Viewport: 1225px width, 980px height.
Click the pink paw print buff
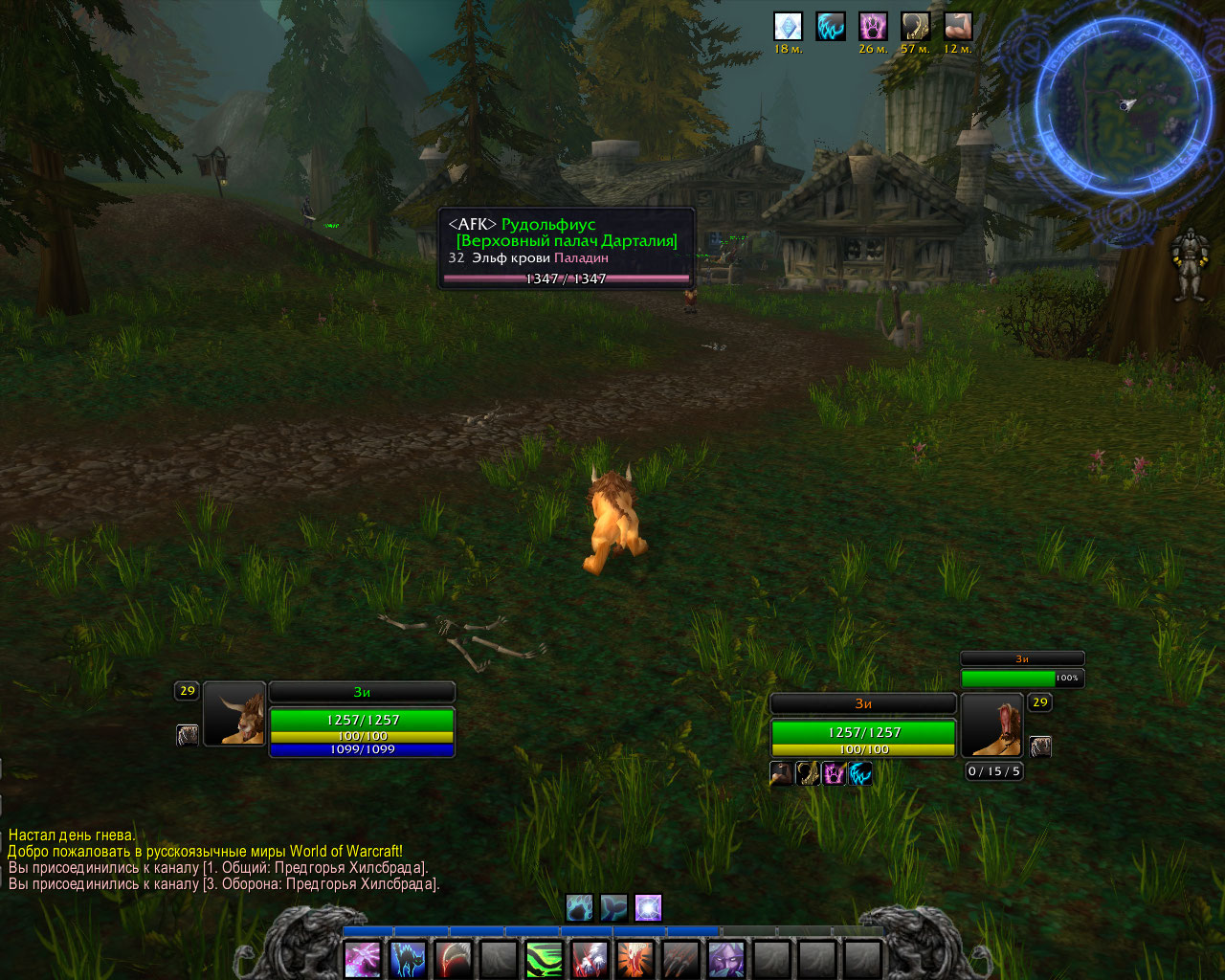coord(873,26)
